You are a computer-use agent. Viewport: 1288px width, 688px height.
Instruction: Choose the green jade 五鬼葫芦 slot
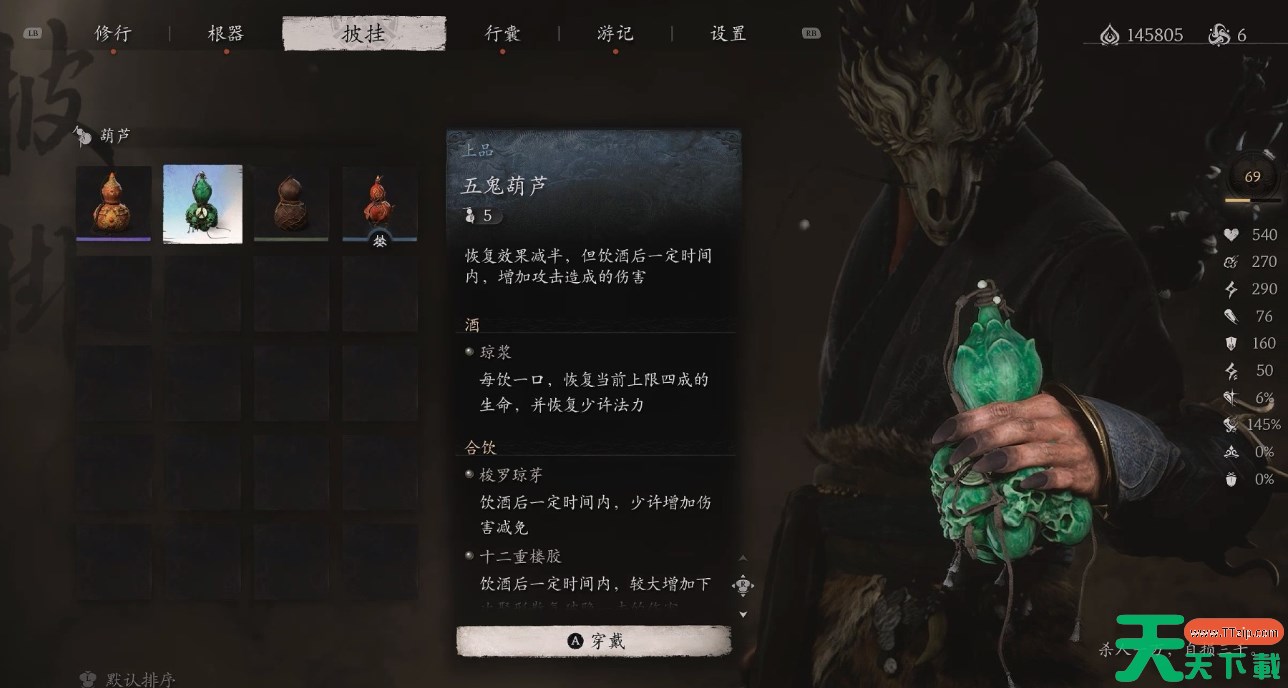203,203
